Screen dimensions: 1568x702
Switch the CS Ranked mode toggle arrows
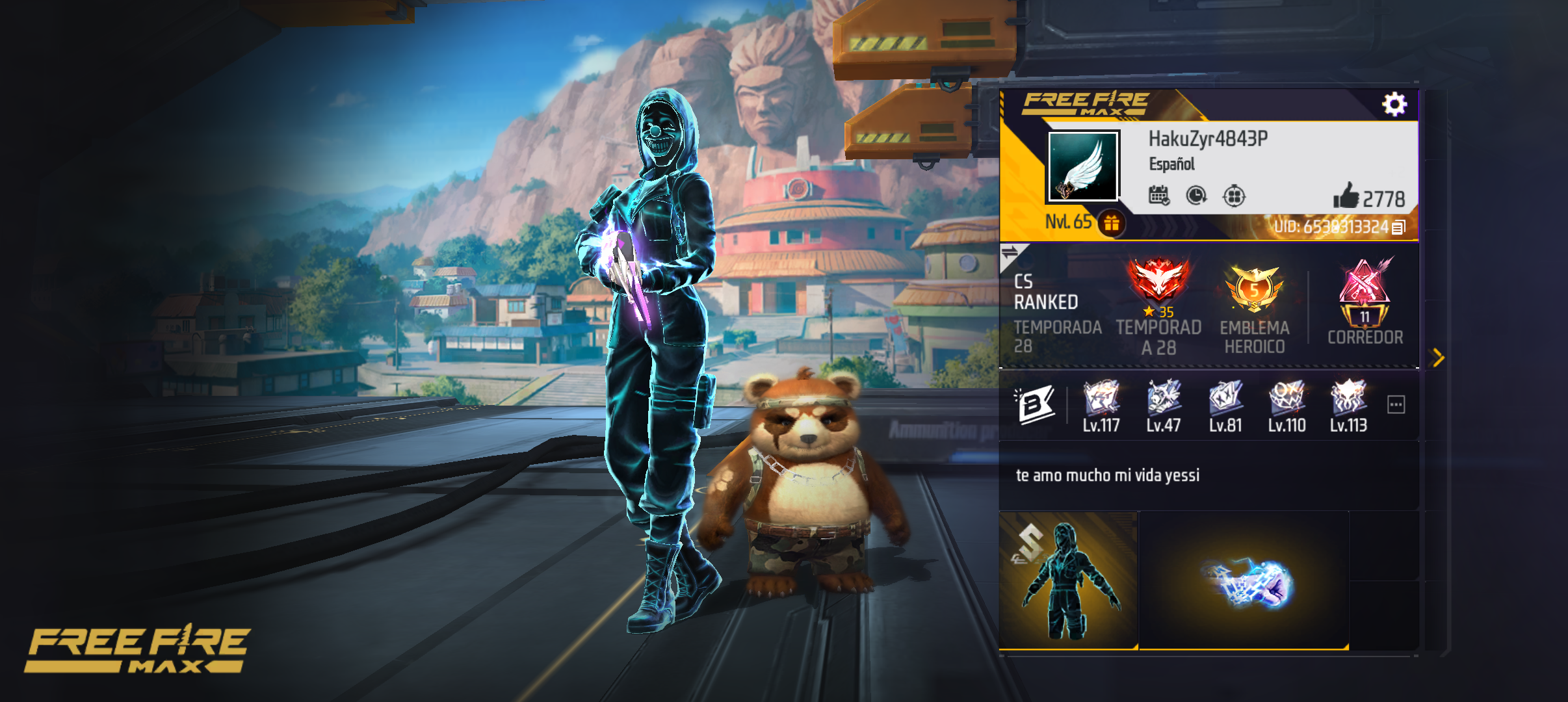click(x=1011, y=253)
